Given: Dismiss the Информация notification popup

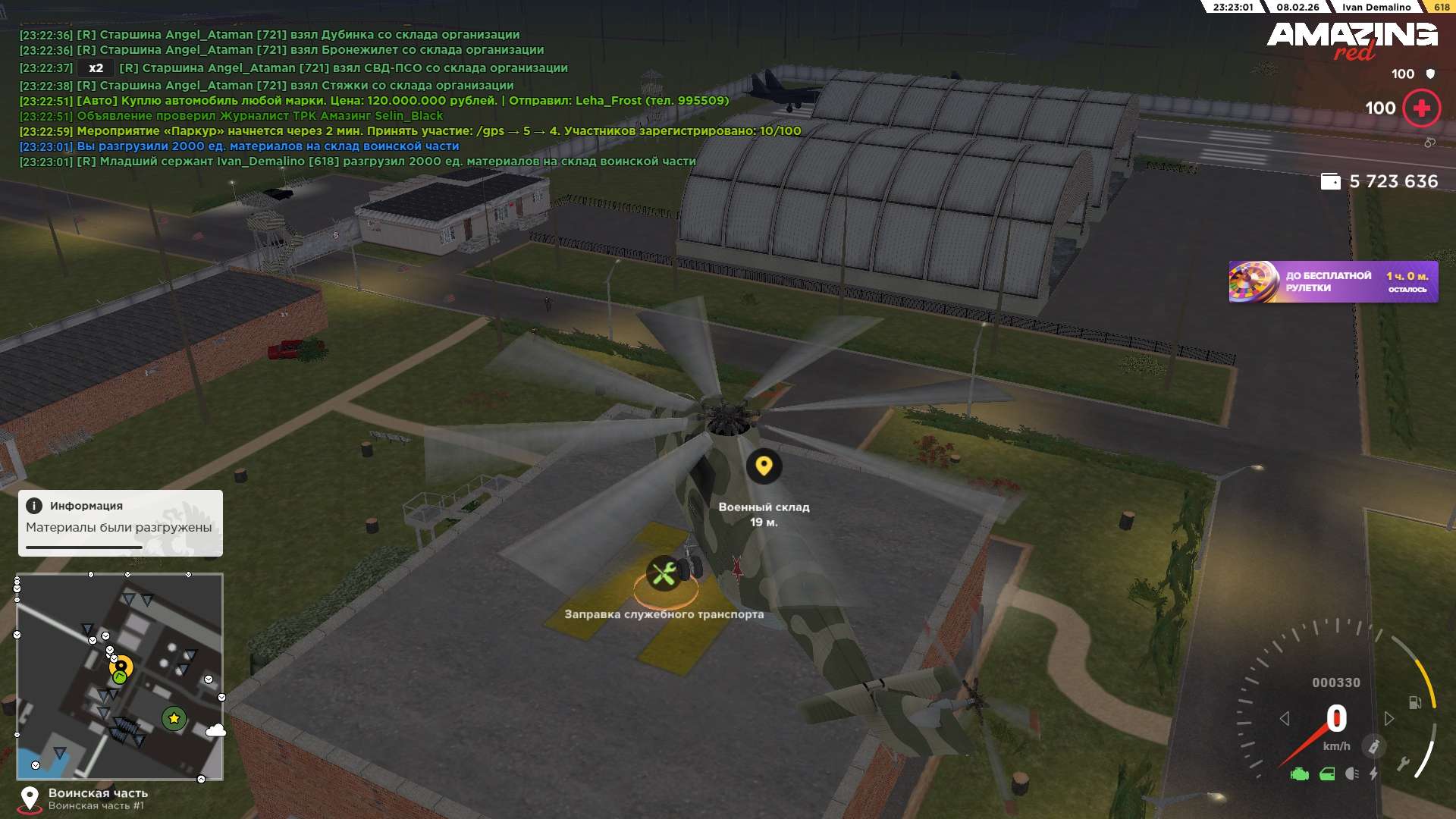Looking at the screenshot, I should point(120,522).
